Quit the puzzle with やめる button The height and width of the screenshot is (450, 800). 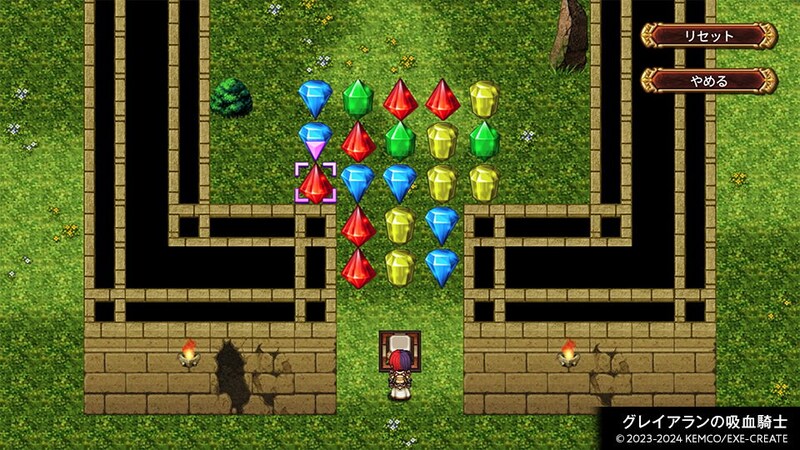tap(708, 80)
